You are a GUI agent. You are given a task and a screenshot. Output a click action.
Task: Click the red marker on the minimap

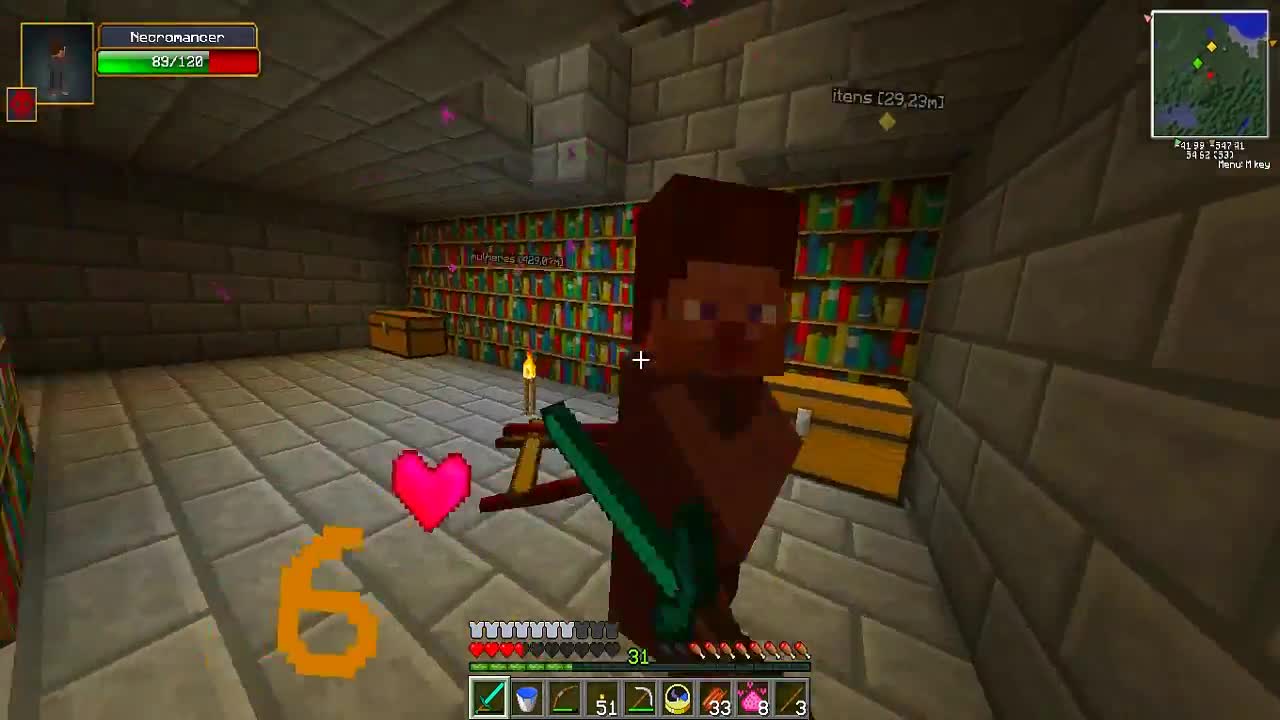tap(1210, 75)
